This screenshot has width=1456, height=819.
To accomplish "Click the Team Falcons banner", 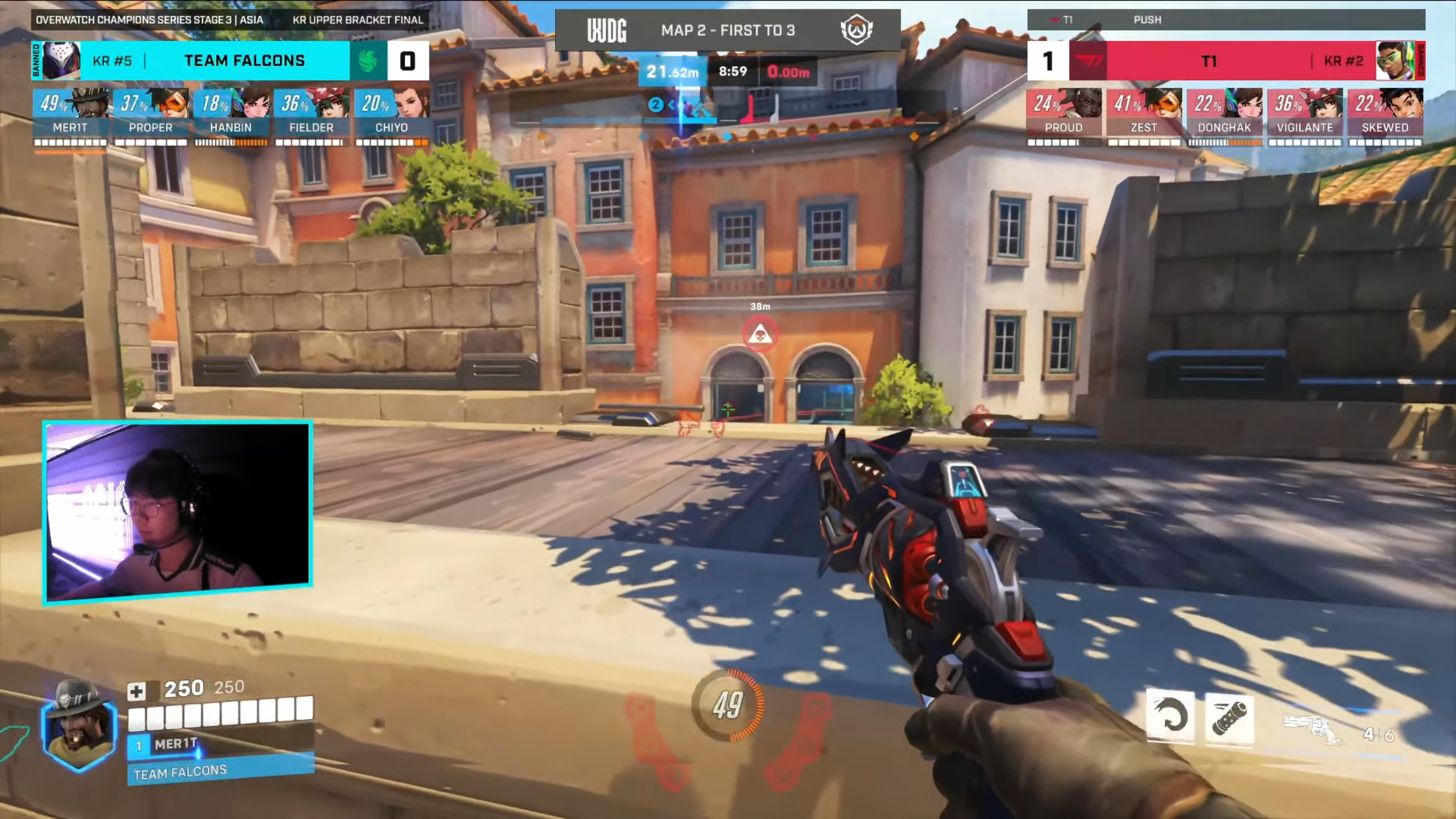I will [245, 60].
